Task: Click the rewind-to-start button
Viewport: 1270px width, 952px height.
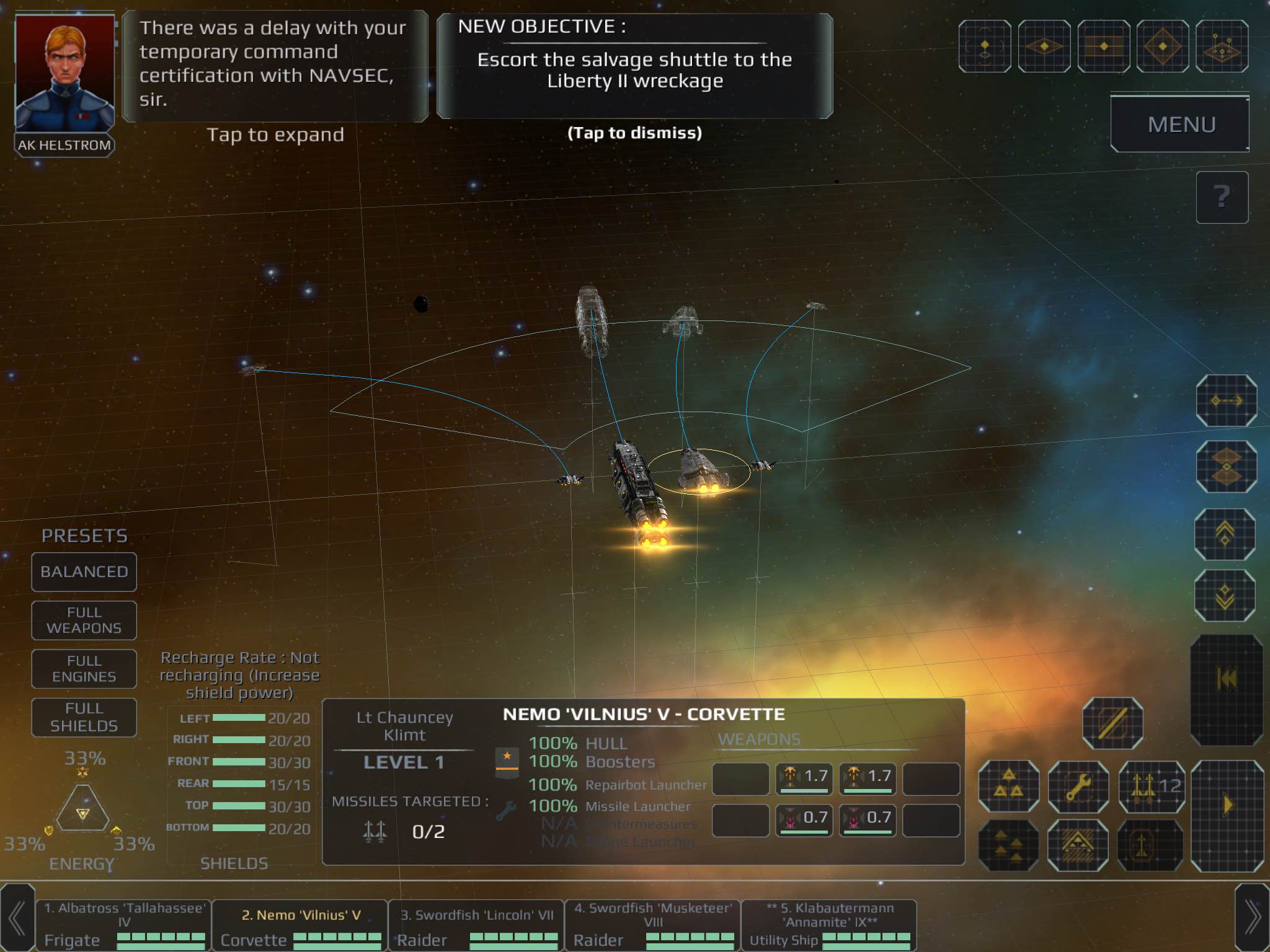Action: point(1227,679)
